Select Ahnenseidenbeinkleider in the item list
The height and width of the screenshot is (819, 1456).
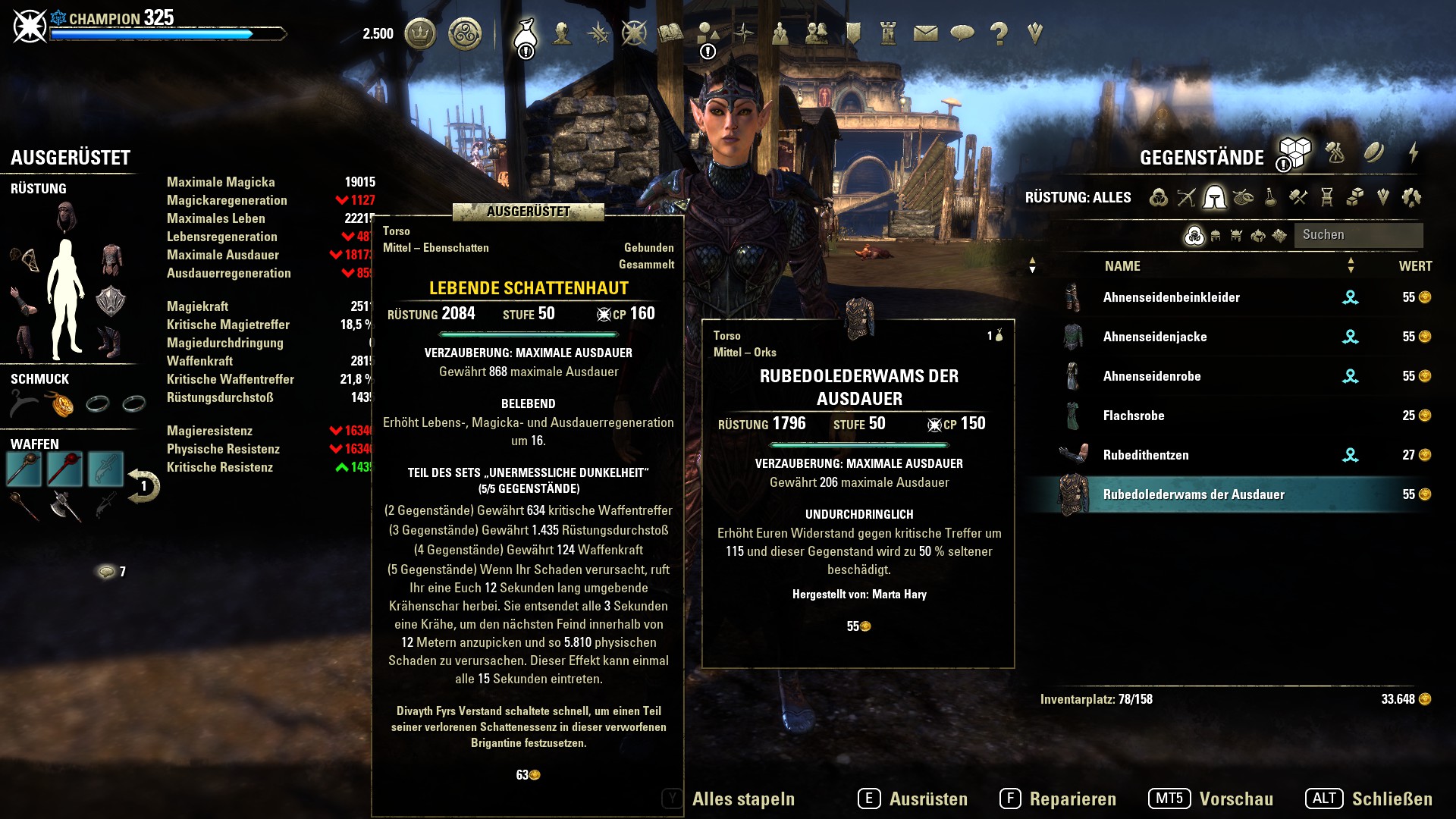point(1171,297)
